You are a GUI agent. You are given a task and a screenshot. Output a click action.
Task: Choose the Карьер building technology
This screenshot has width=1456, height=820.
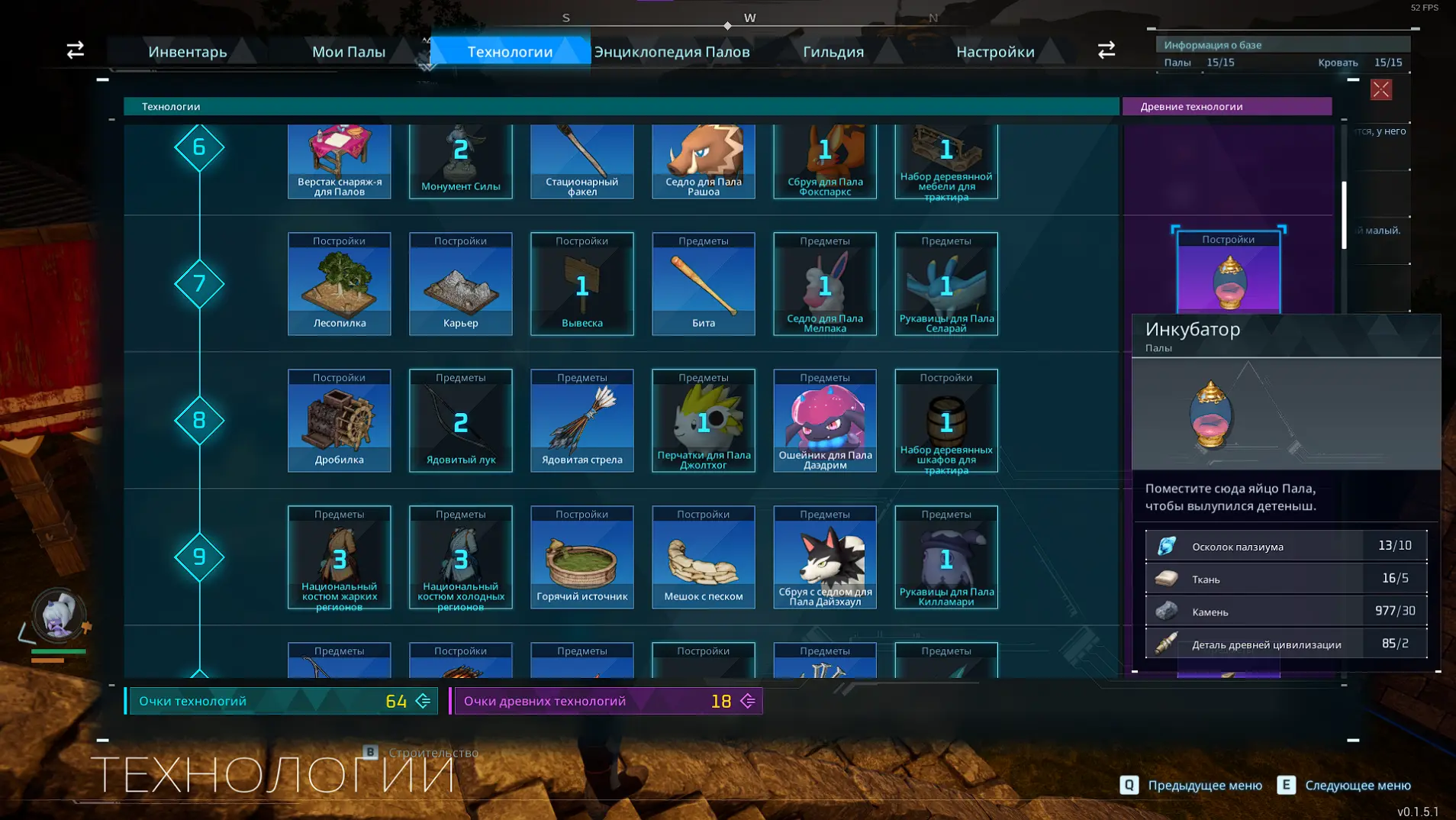[461, 284]
